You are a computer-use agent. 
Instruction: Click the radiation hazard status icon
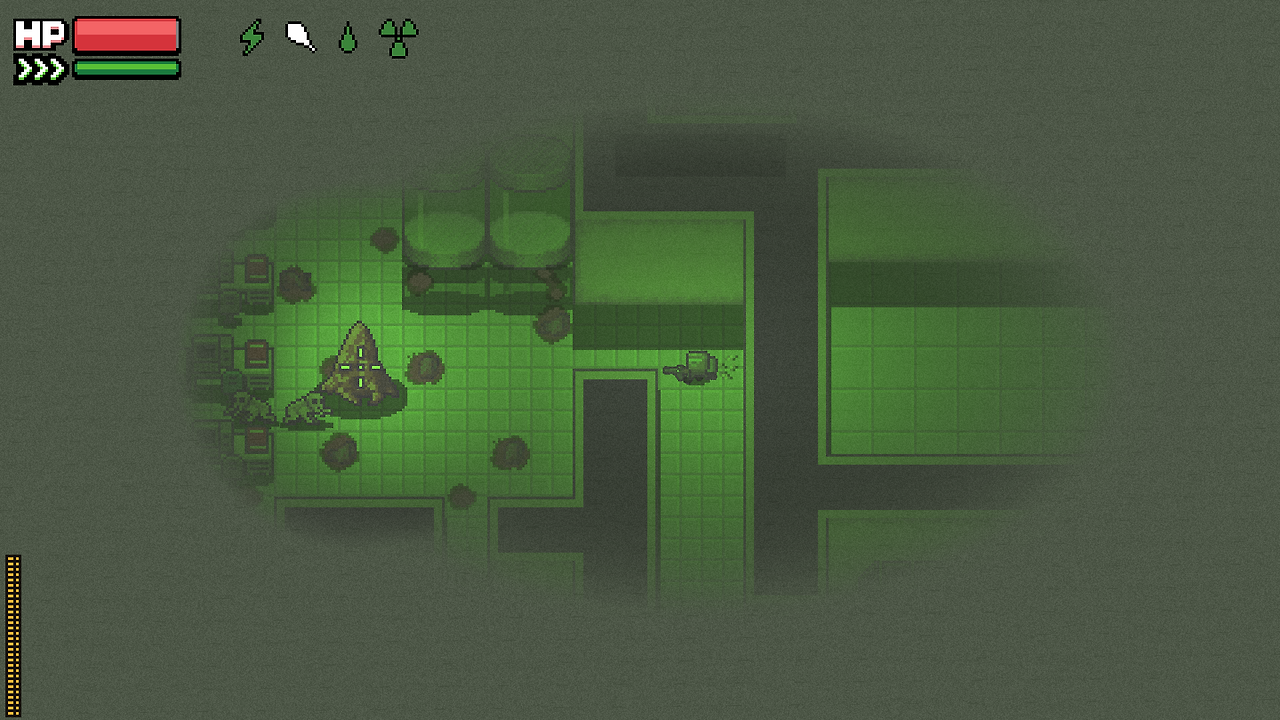[x=396, y=38]
